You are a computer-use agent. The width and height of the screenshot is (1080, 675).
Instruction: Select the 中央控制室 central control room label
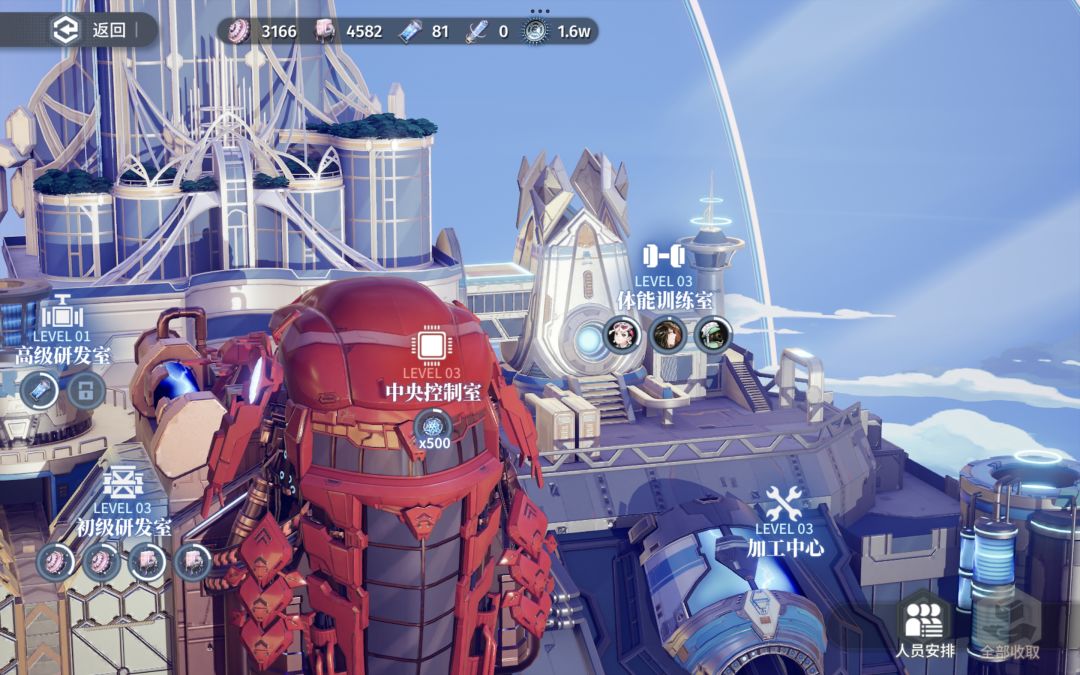coord(432,390)
